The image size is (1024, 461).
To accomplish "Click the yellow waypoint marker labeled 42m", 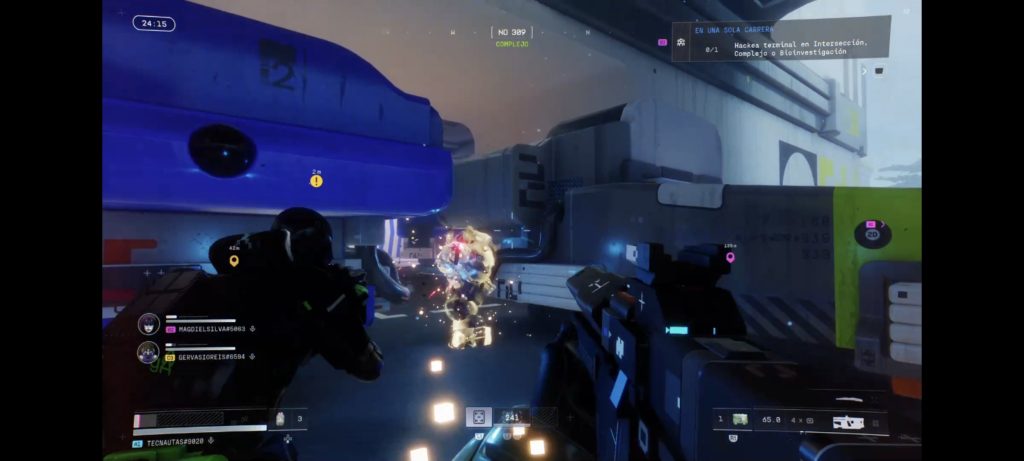I will tap(234, 261).
